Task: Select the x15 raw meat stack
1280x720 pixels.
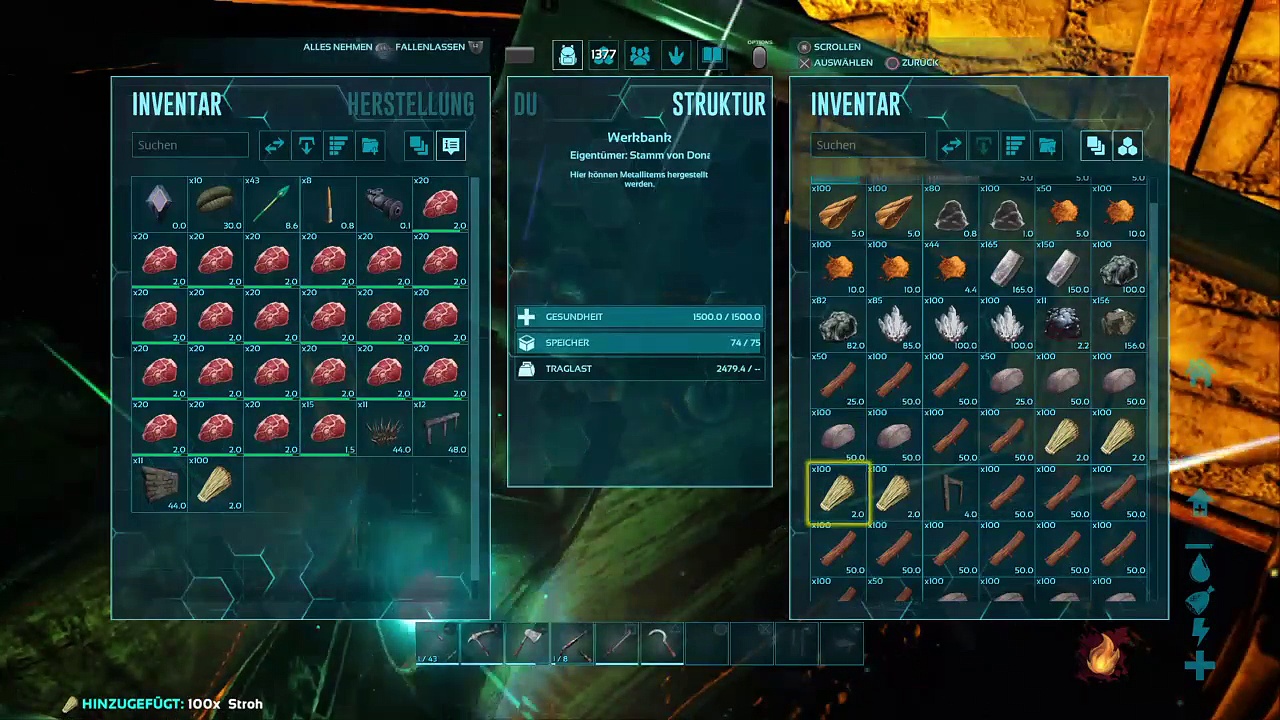Action: [328, 428]
